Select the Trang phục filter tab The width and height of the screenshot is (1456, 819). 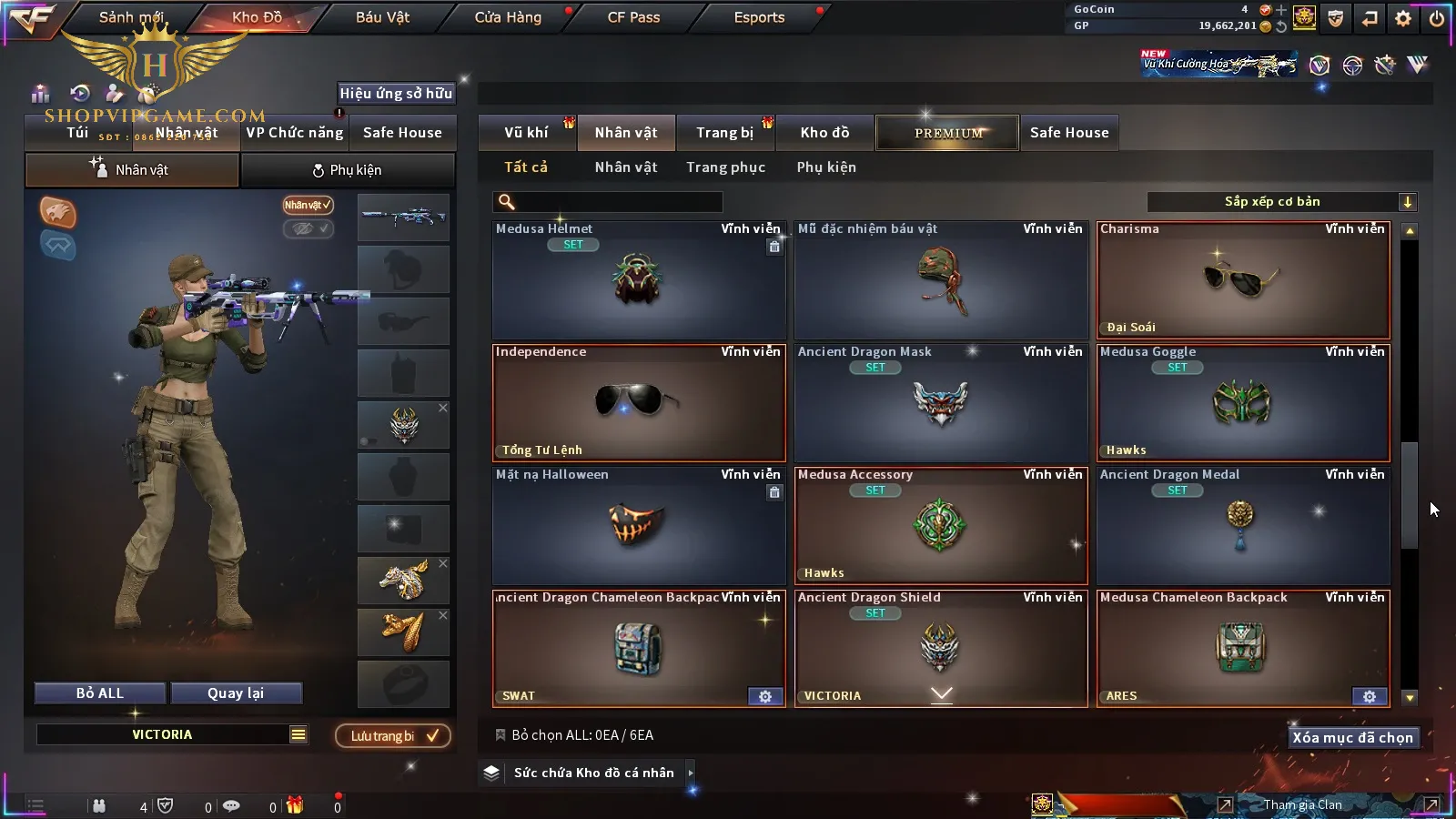[x=725, y=167]
